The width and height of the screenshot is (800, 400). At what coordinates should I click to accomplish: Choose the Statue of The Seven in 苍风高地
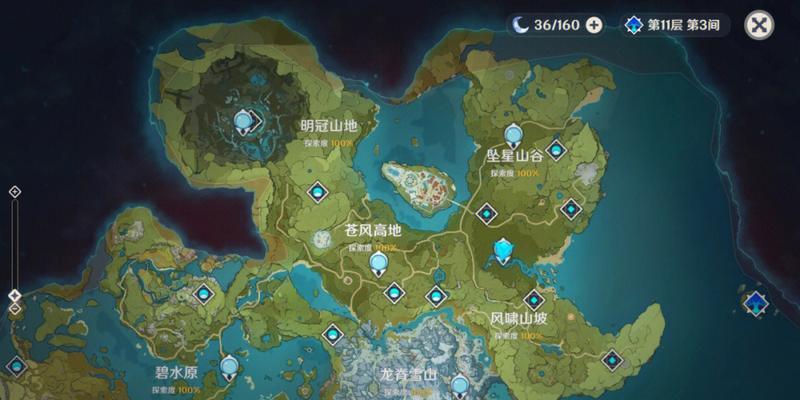379,264
